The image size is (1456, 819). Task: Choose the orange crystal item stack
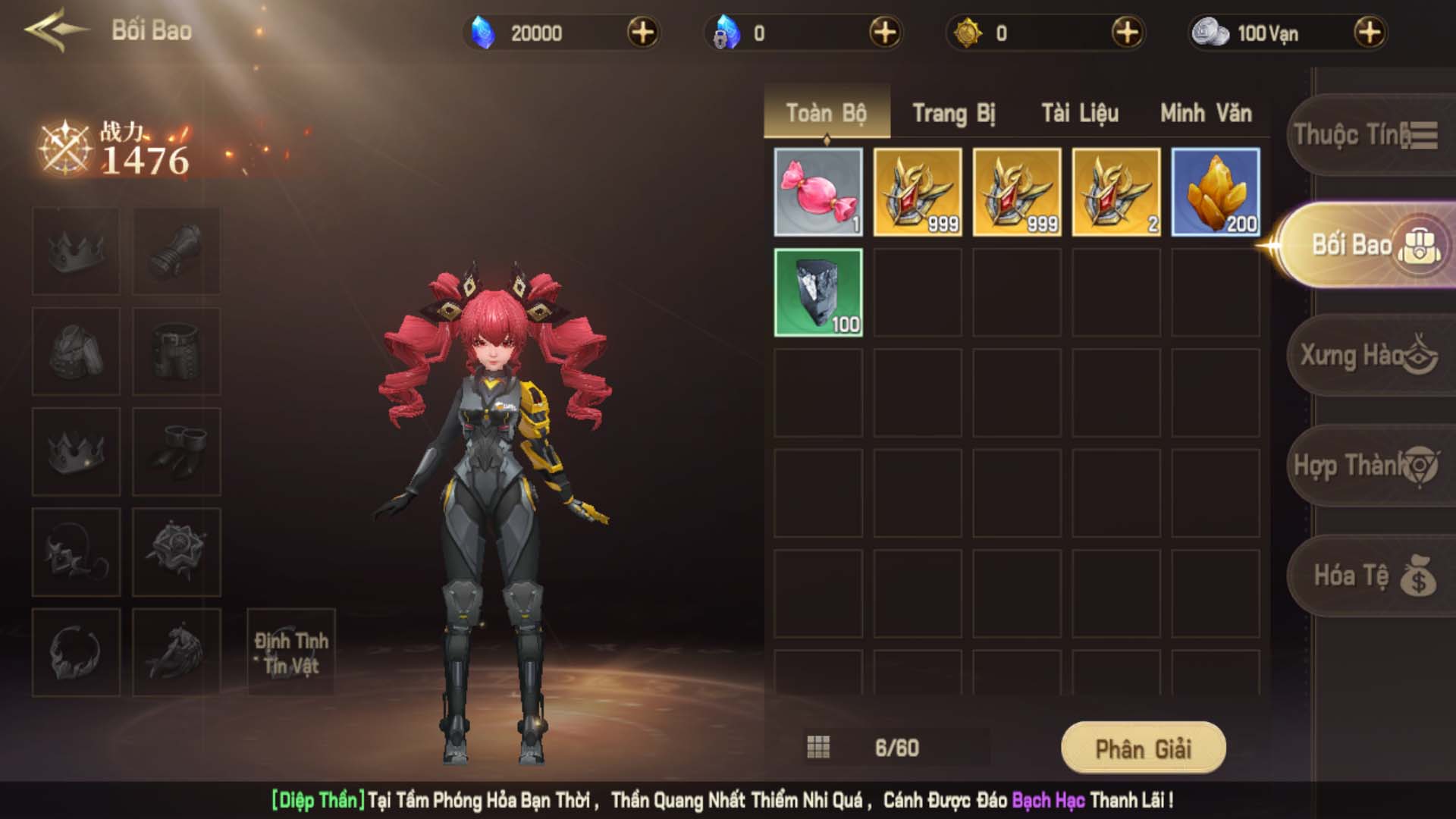[x=1216, y=192]
